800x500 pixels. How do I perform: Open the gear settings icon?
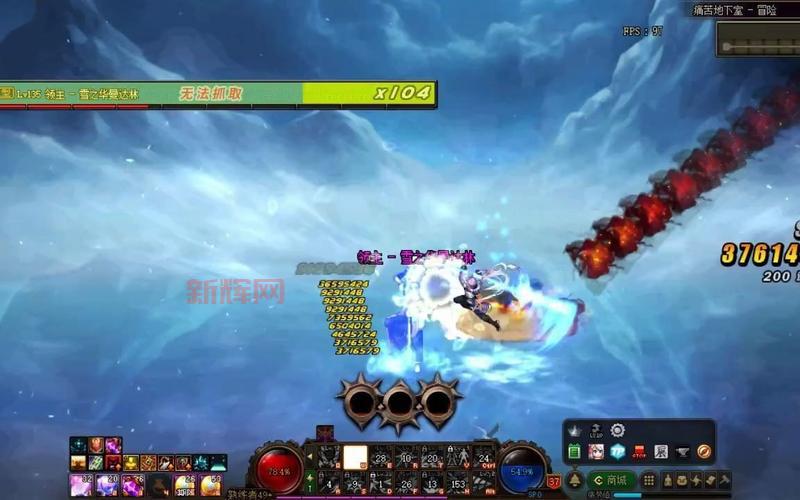(x=618, y=430)
